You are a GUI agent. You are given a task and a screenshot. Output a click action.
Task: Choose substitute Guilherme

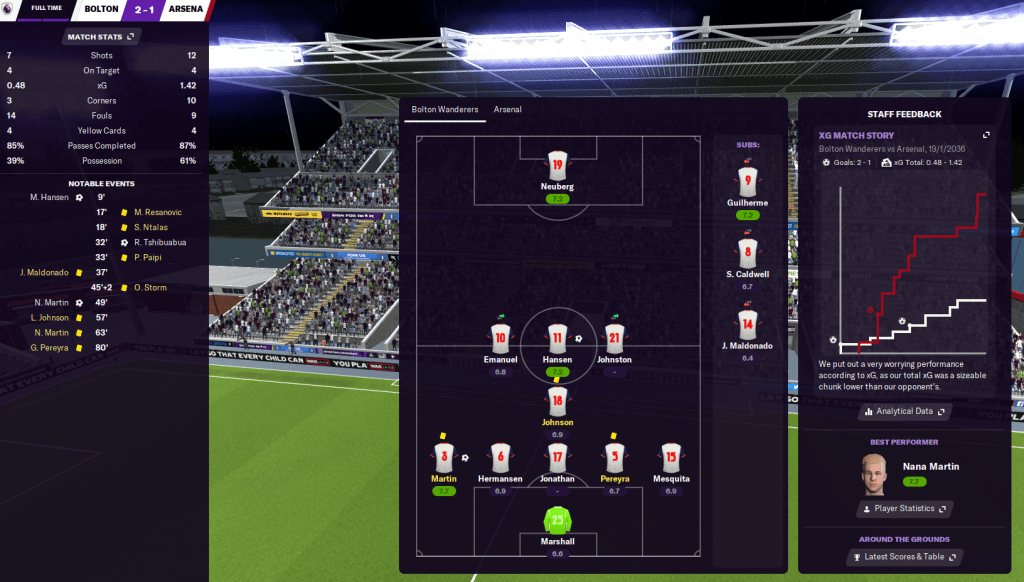(x=747, y=182)
